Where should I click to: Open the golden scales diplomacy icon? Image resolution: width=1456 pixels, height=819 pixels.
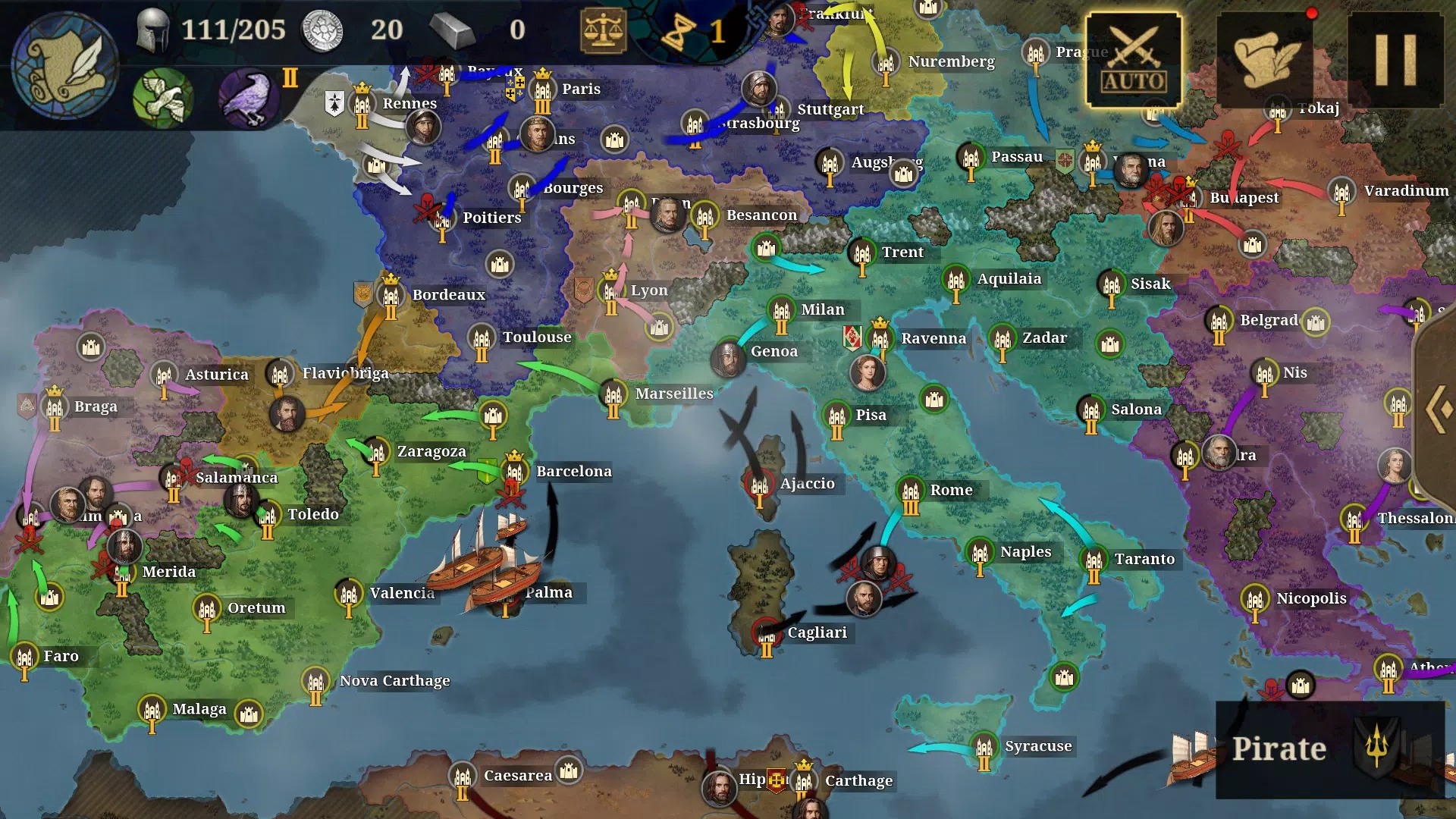tap(603, 30)
